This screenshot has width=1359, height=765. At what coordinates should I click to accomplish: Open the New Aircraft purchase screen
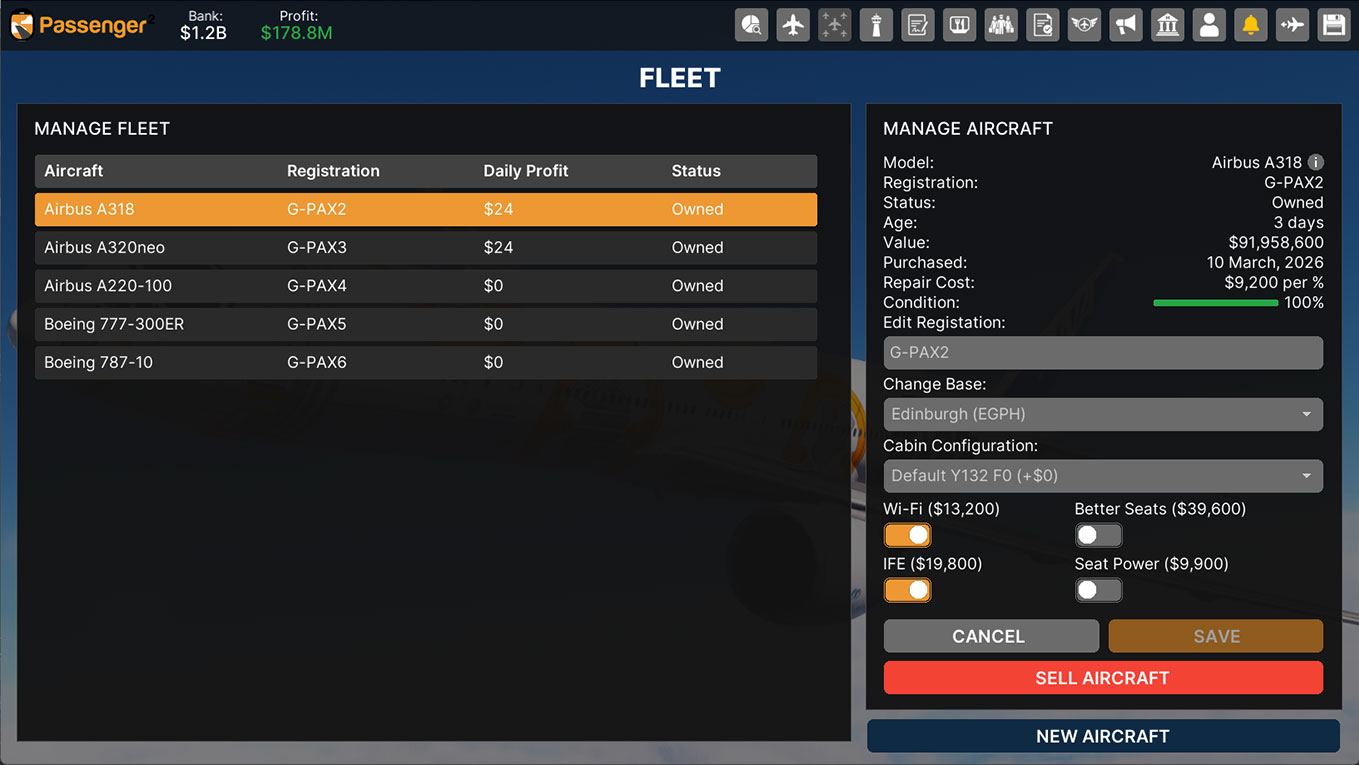1102,736
